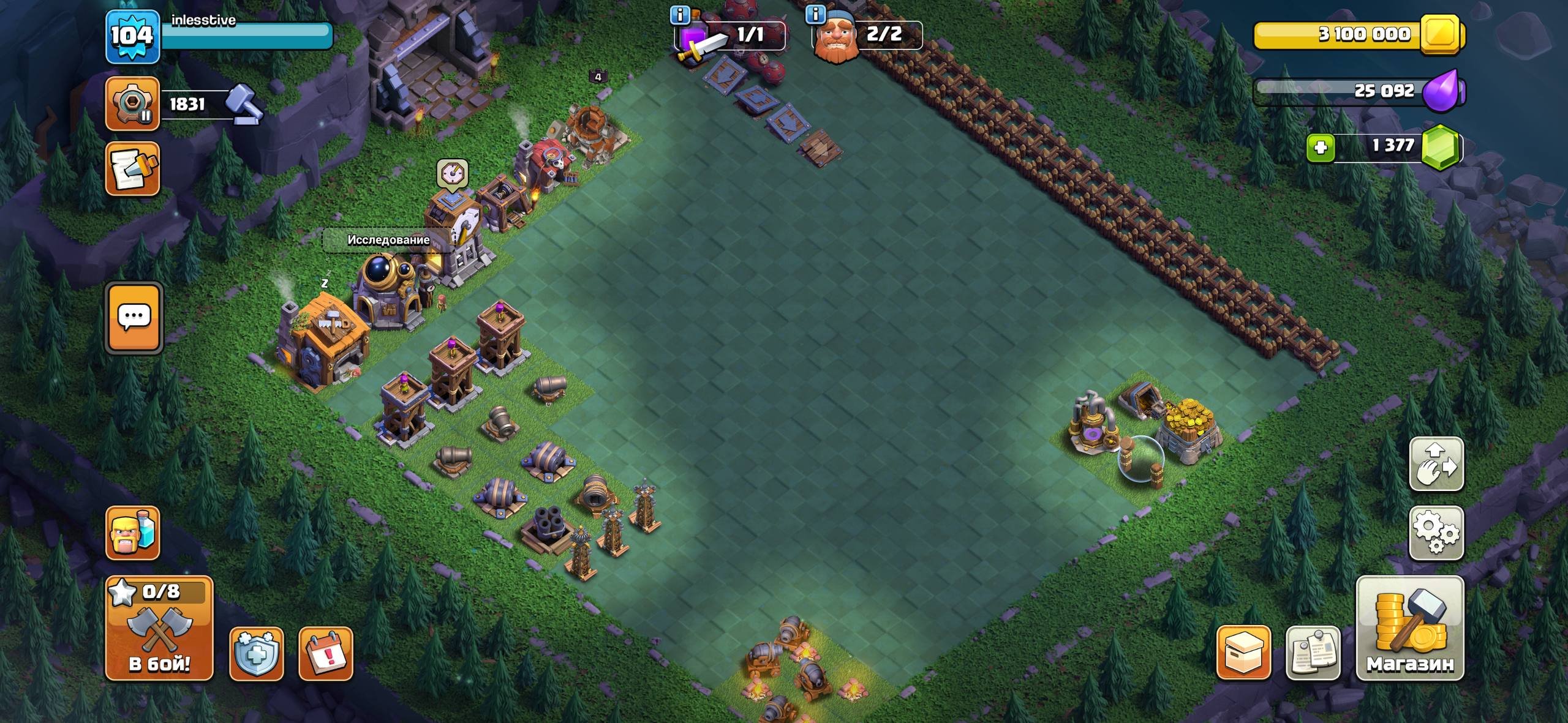Image resolution: width=1568 pixels, height=723 pixels.
Task: Tap the gold coin resource icon
Action: point(1441,34)
